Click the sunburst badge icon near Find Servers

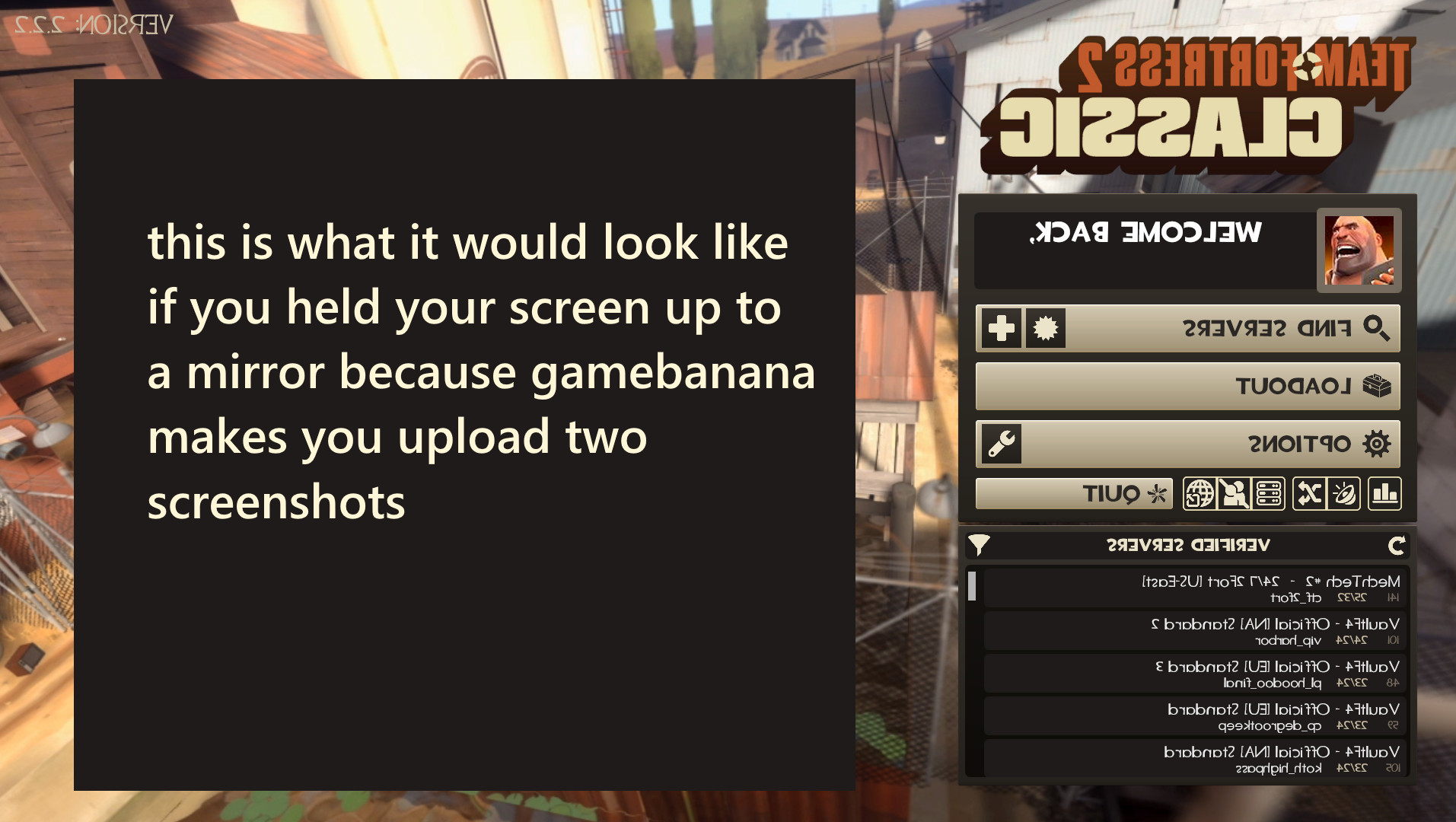point(1044,327)
